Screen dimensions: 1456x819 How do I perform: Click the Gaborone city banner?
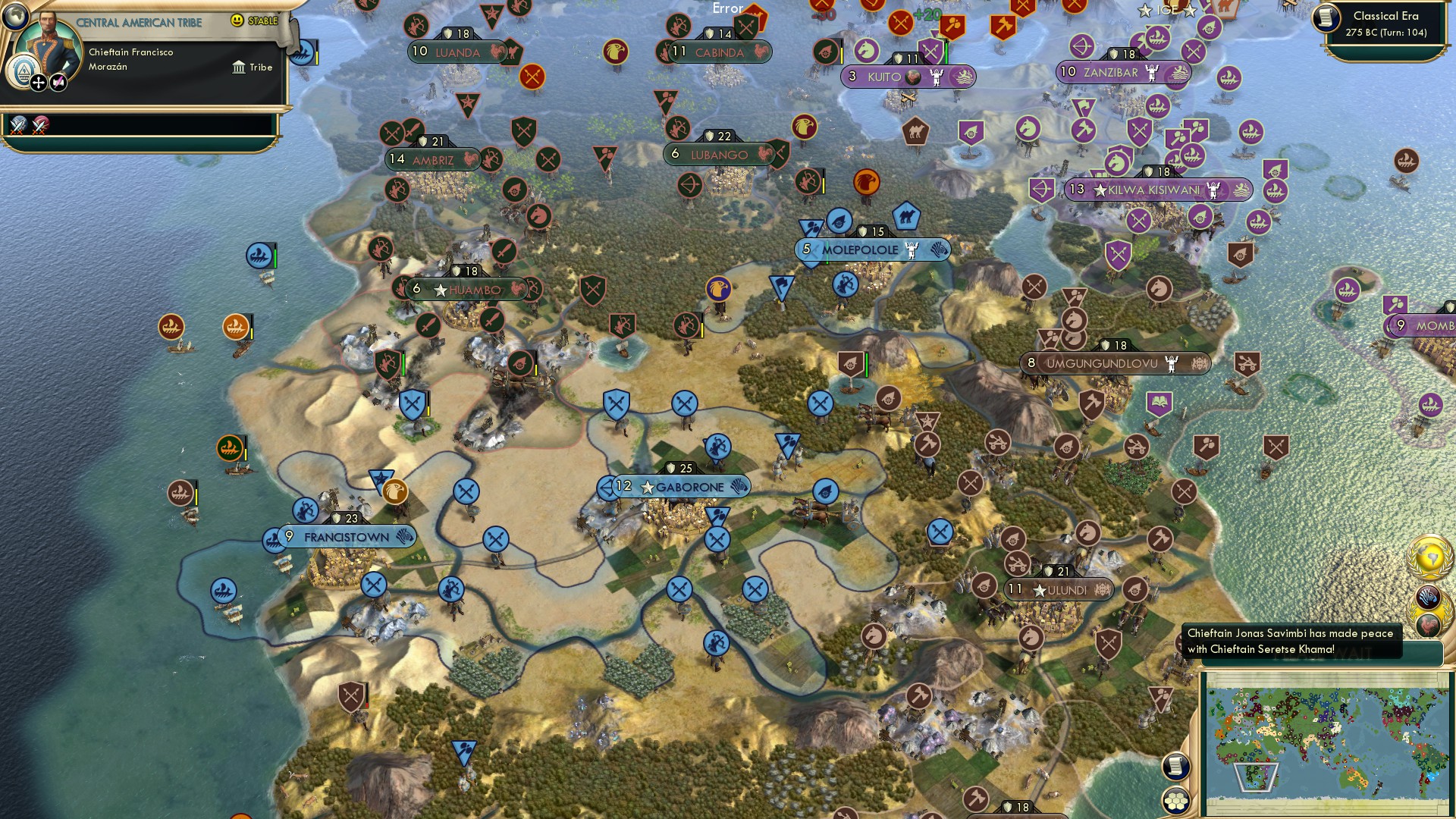[679, 488]
